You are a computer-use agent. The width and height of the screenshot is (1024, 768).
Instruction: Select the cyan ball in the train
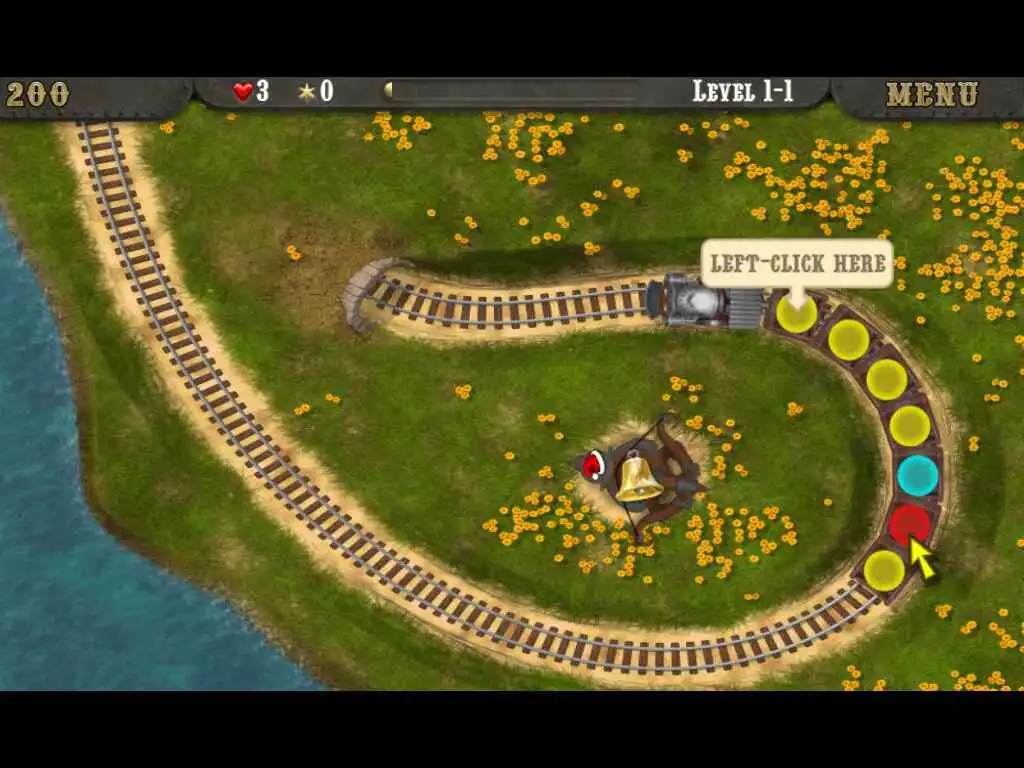917,475
